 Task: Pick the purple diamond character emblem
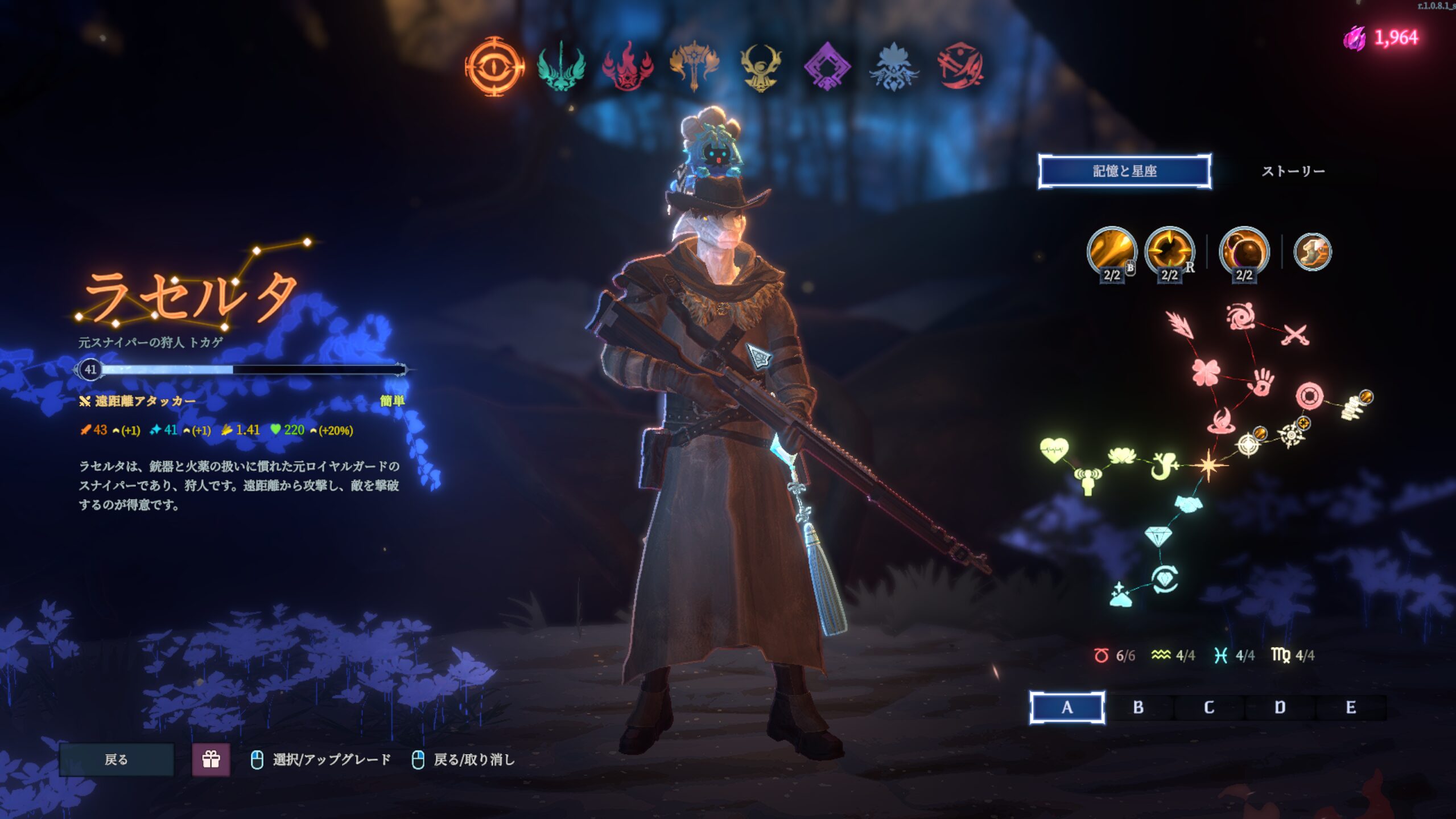(x=827, y=67)
